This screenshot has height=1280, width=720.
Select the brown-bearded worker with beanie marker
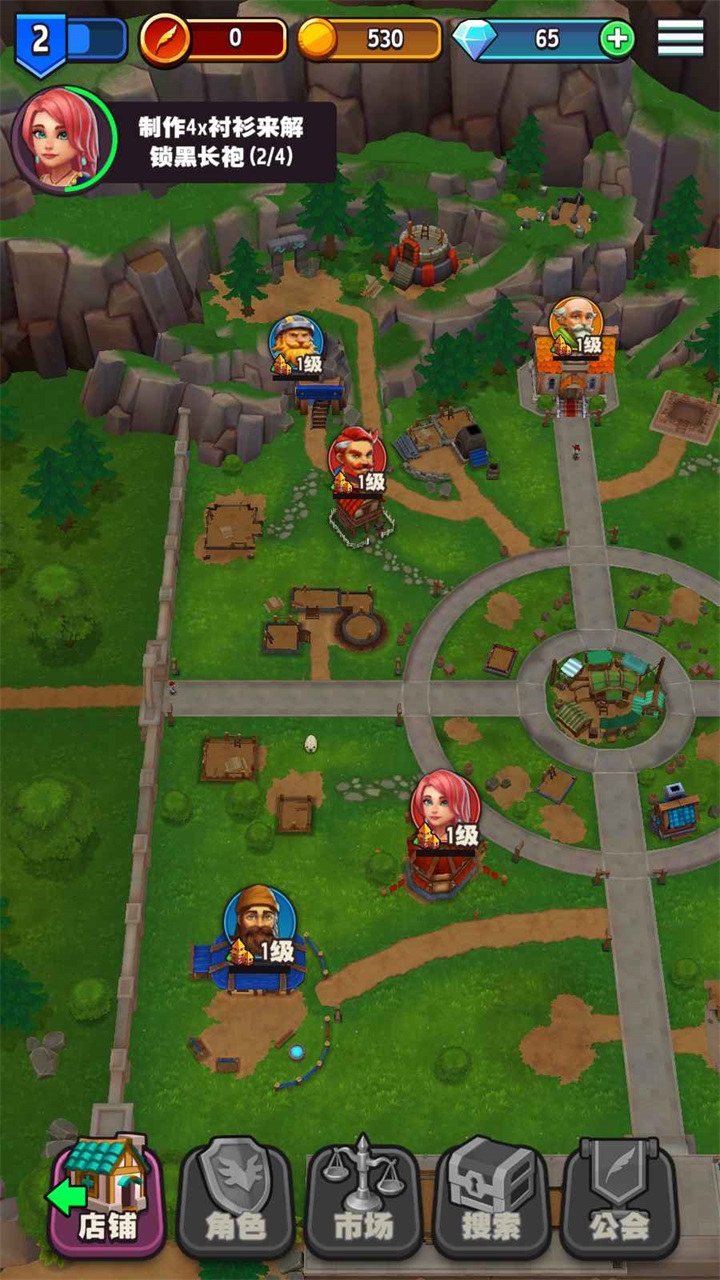coord(259,921)
